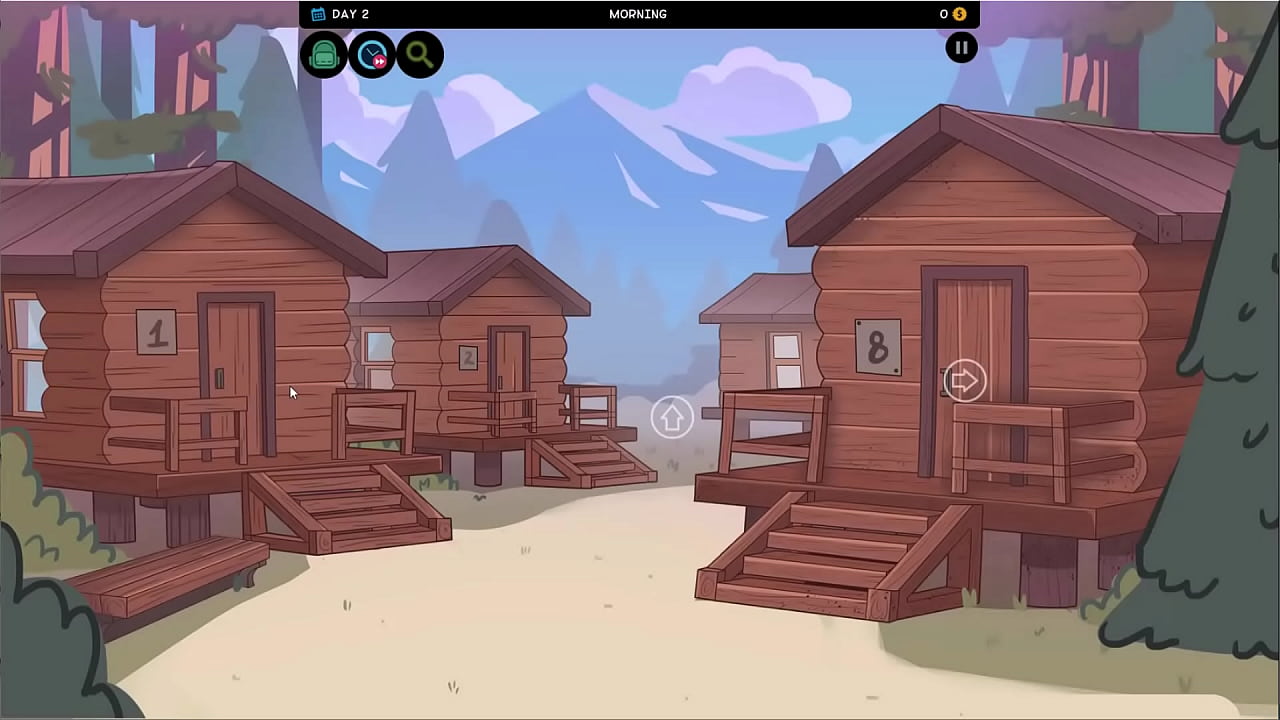Click the gold coin currency icon
The width and height of the screenshot is (1280, 720).
click(959, 14)
